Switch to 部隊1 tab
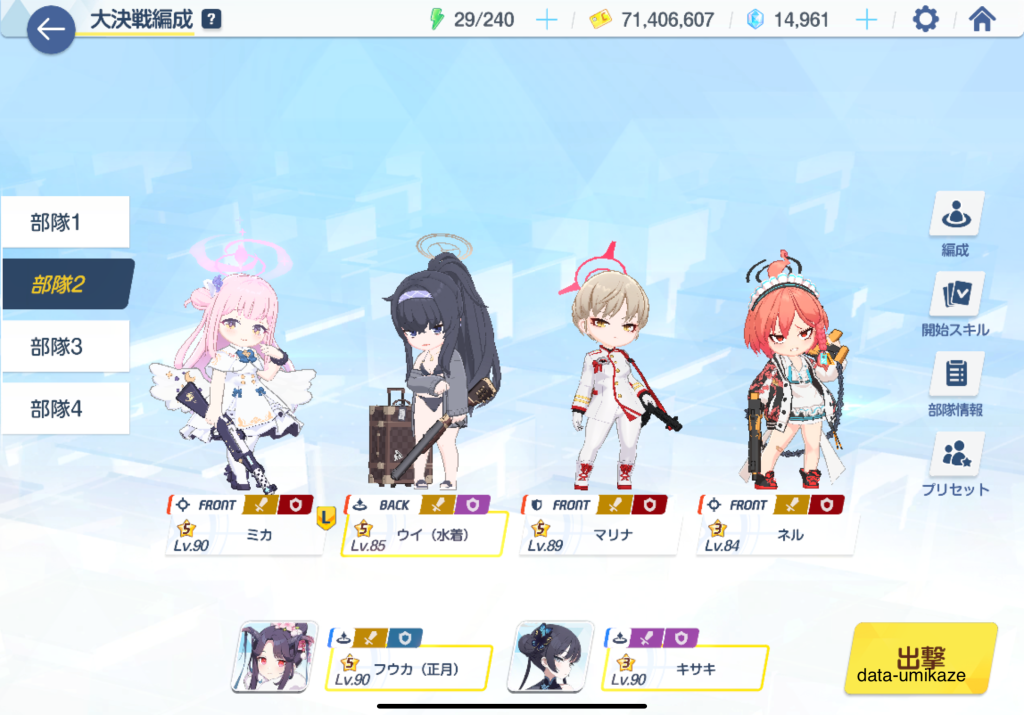1024x715 pixels. tap(66, 222)
